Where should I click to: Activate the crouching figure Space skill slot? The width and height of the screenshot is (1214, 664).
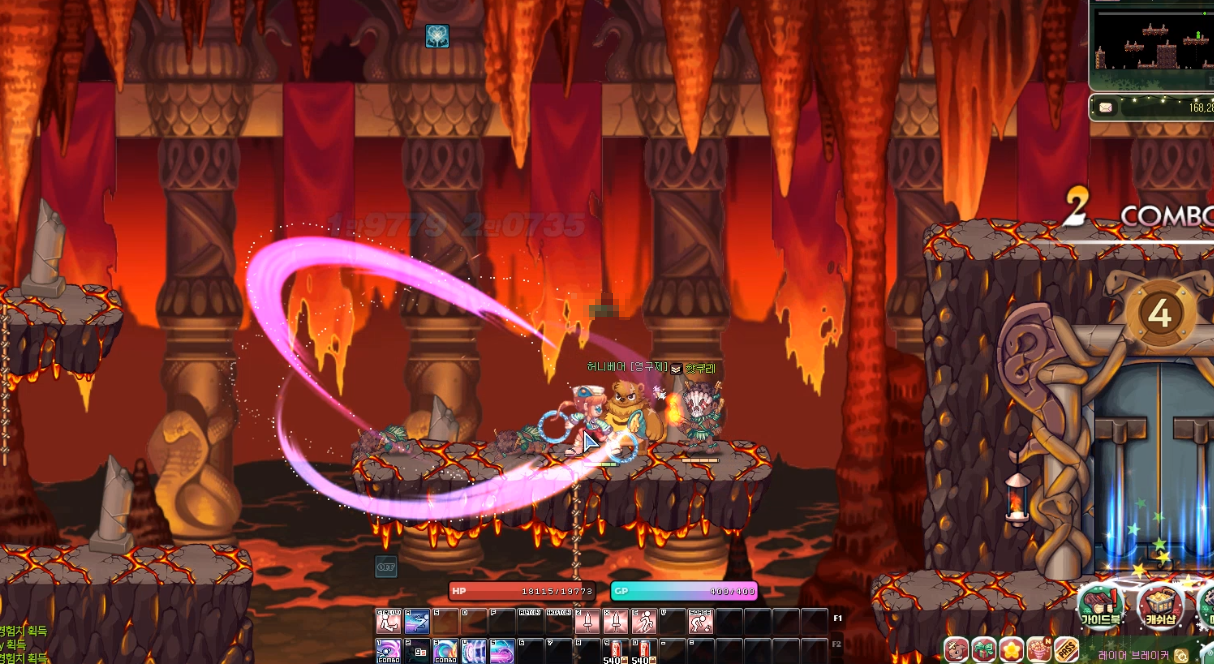pyautogui.click(x=699, y=621)
